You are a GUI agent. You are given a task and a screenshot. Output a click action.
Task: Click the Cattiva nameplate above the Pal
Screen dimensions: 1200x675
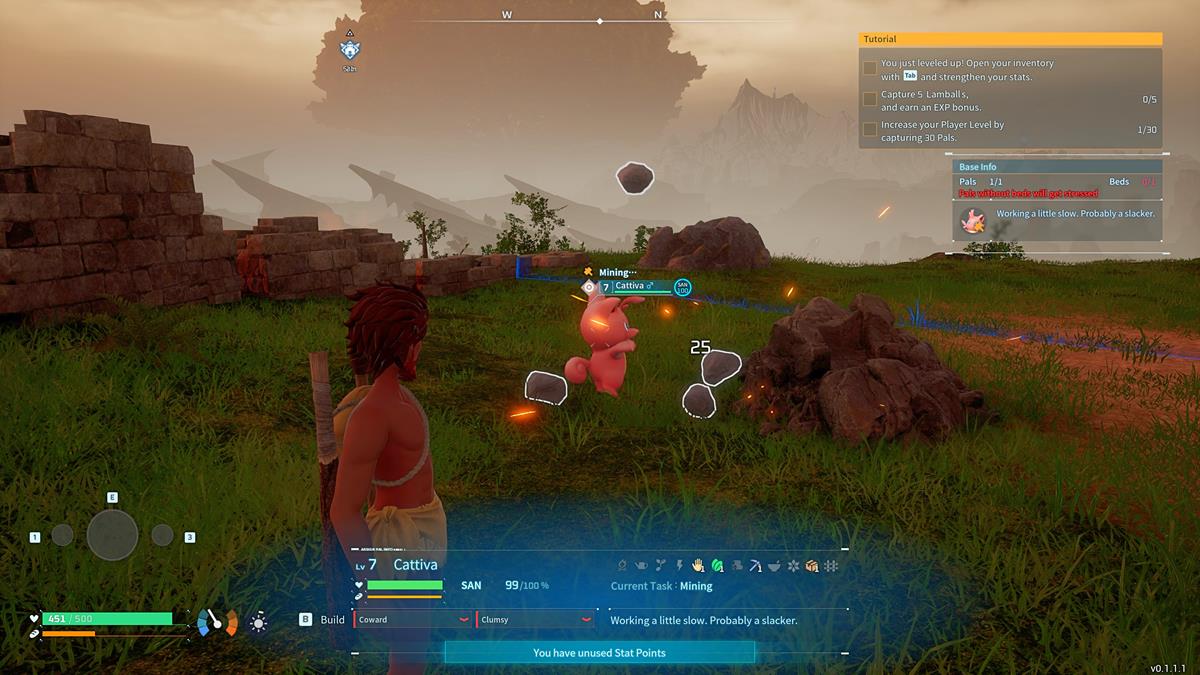[635, 287]
